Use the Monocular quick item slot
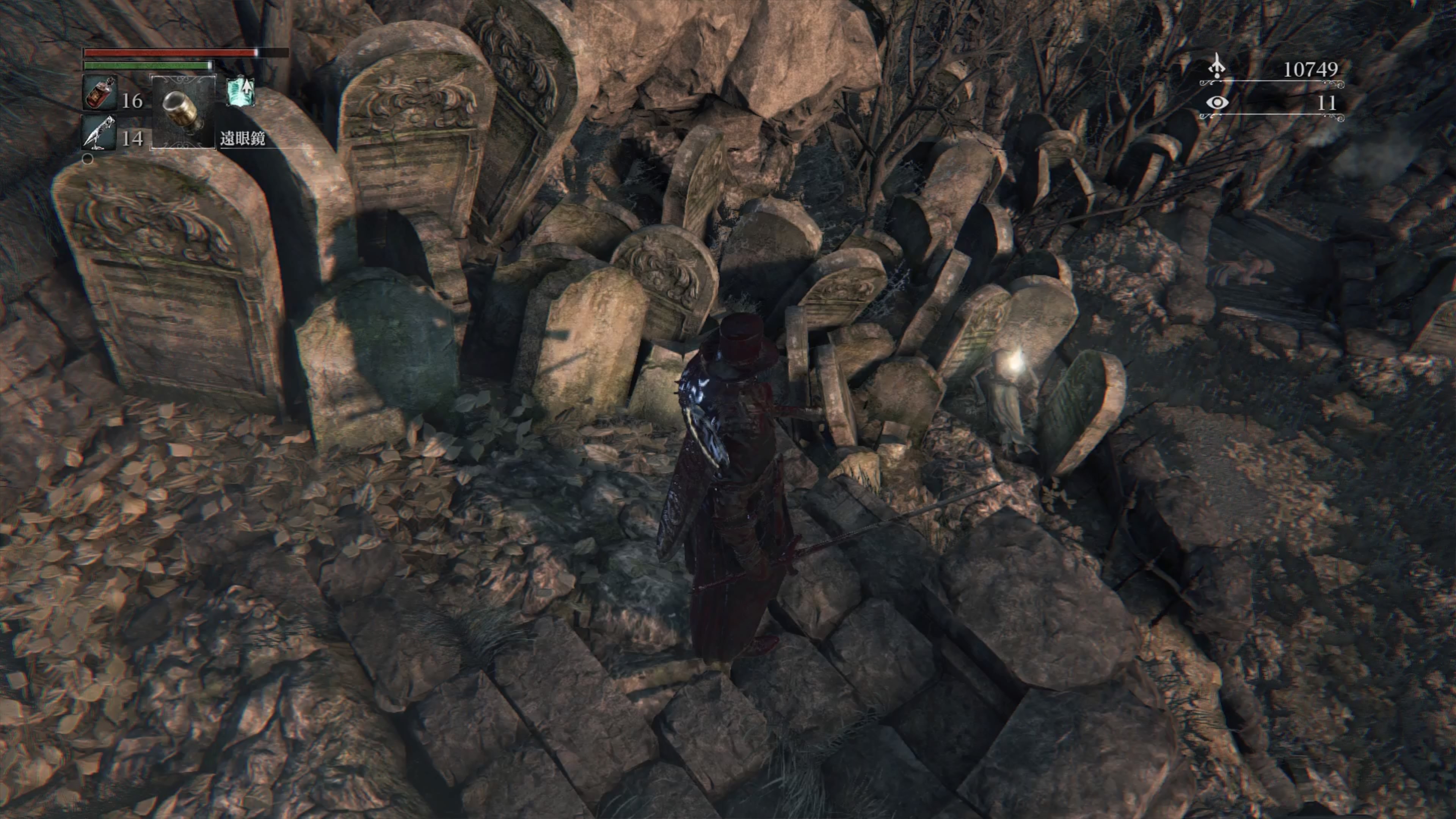 tap(182, 111)
